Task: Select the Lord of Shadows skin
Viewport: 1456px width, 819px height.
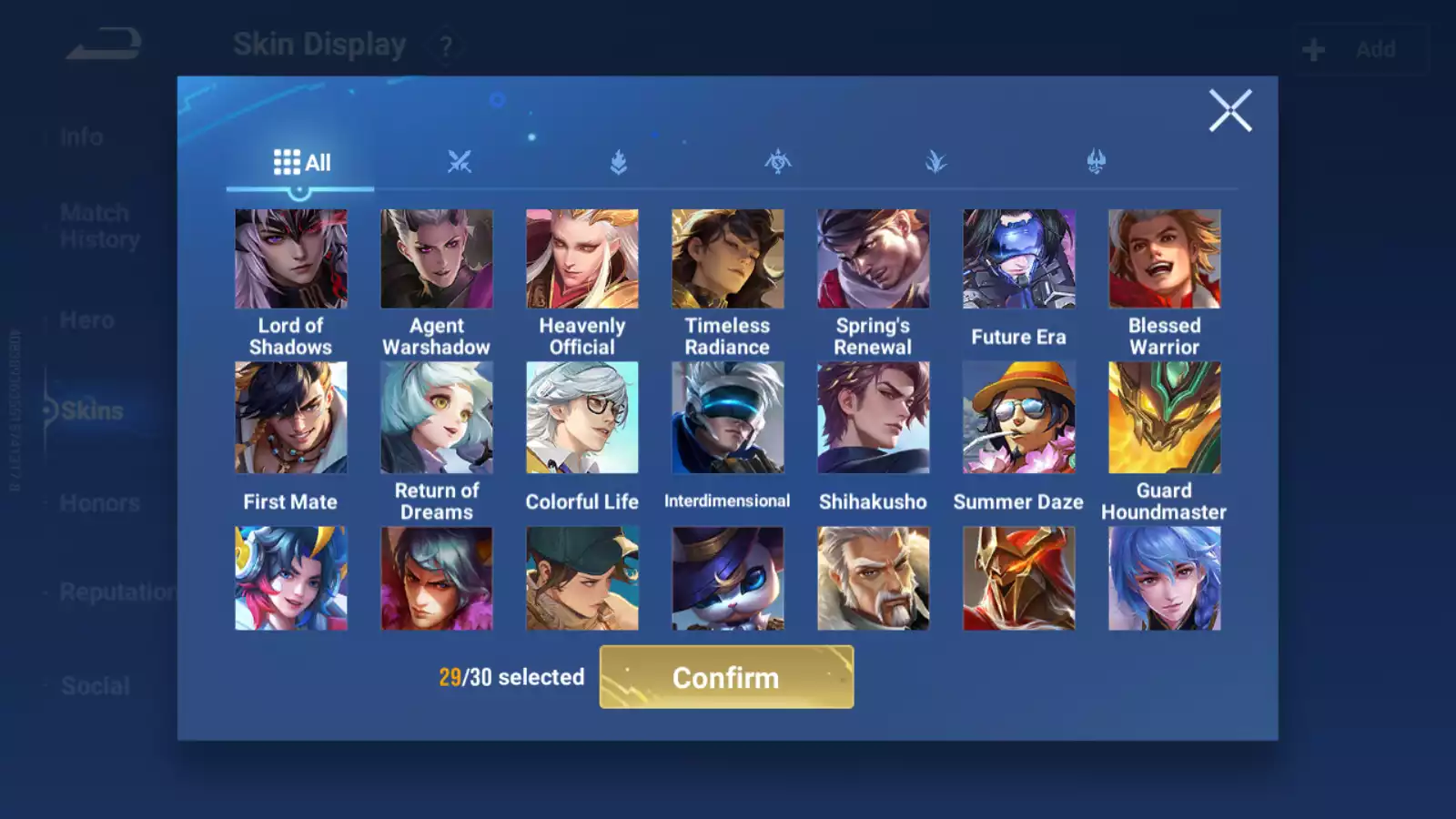Action: click(x=290, y=259)
